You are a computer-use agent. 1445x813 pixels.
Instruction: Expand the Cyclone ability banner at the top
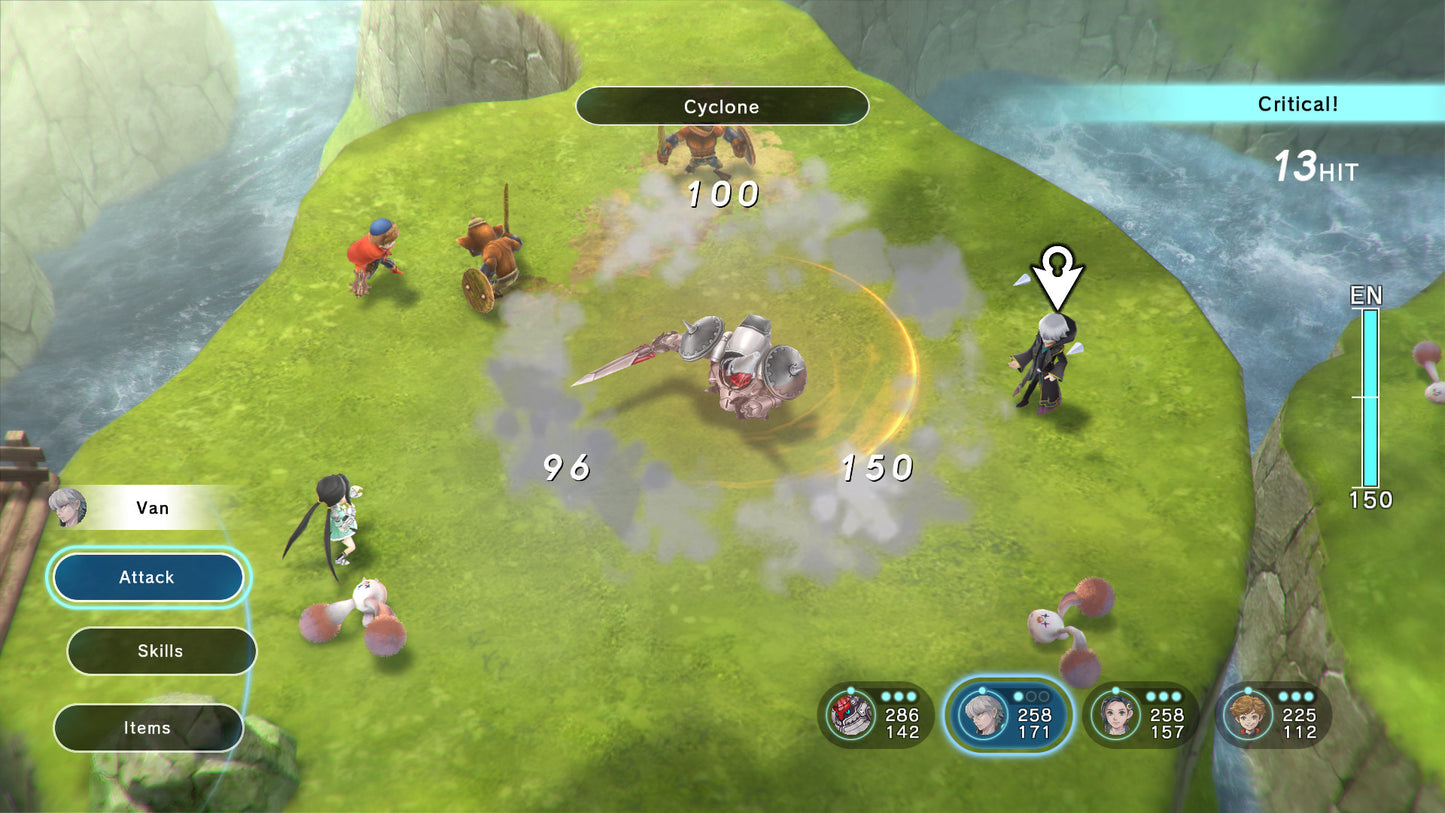point(721,106)
